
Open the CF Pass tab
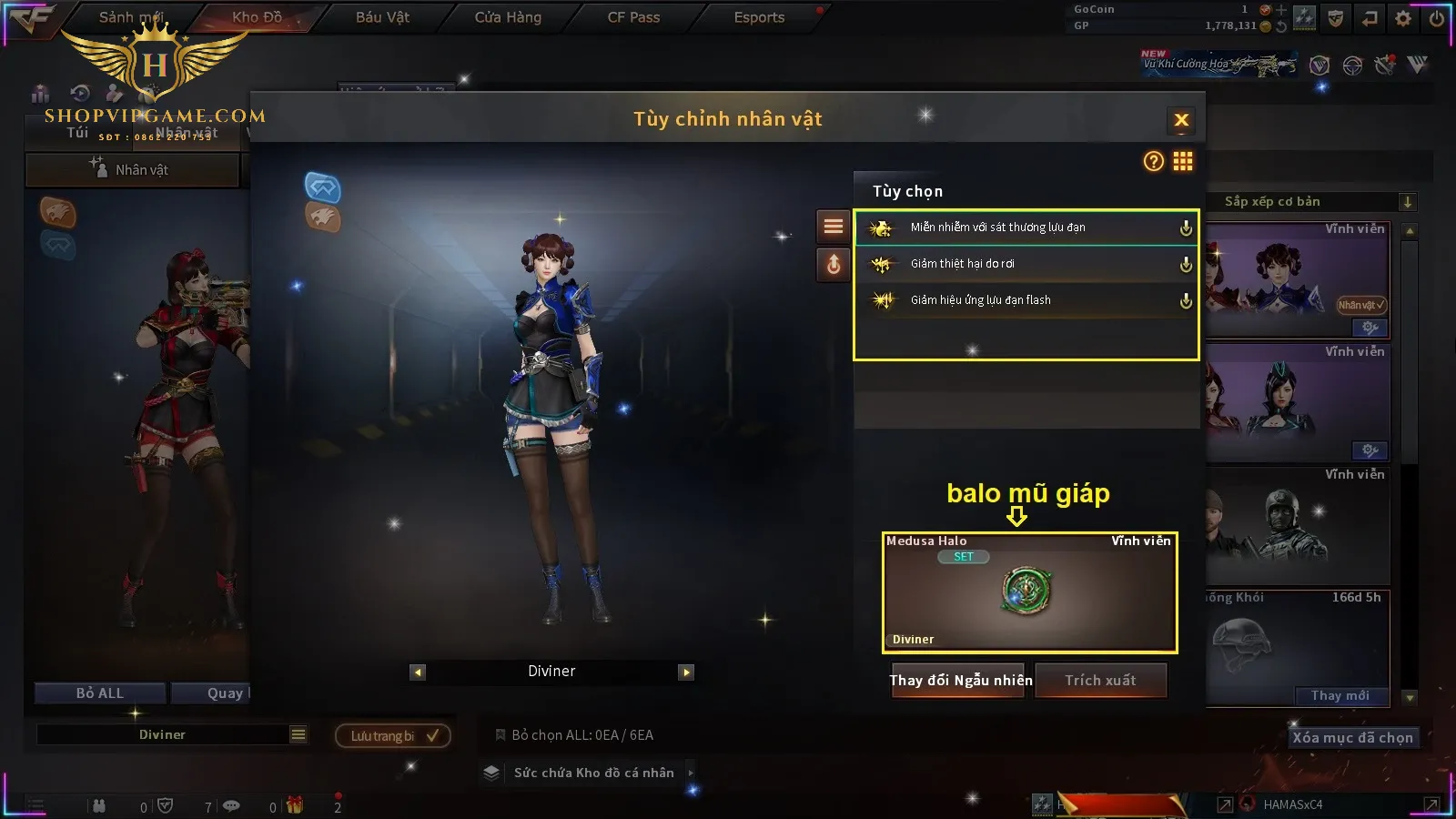click(633, 17)
